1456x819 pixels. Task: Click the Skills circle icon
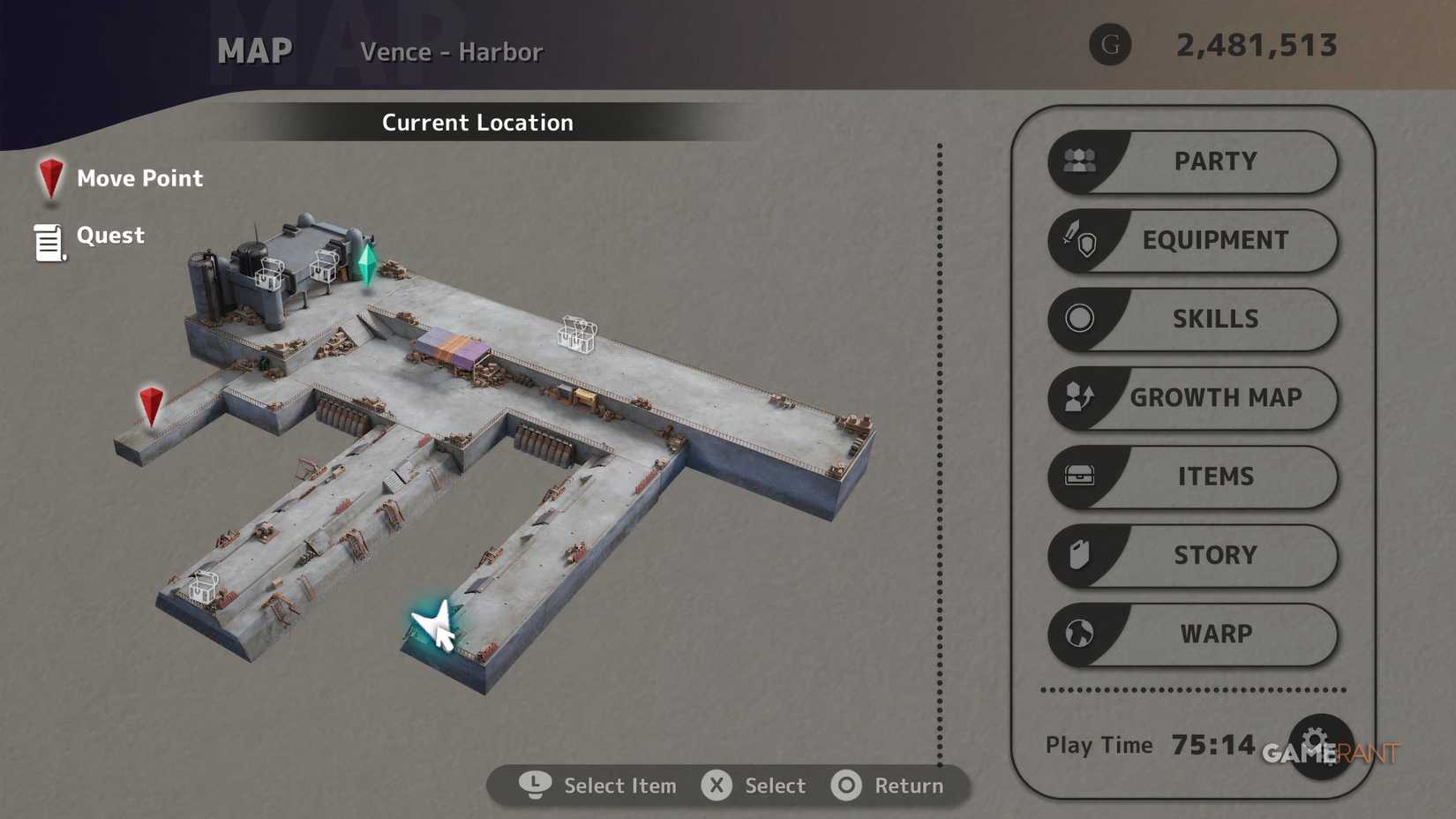point(1078,319)
